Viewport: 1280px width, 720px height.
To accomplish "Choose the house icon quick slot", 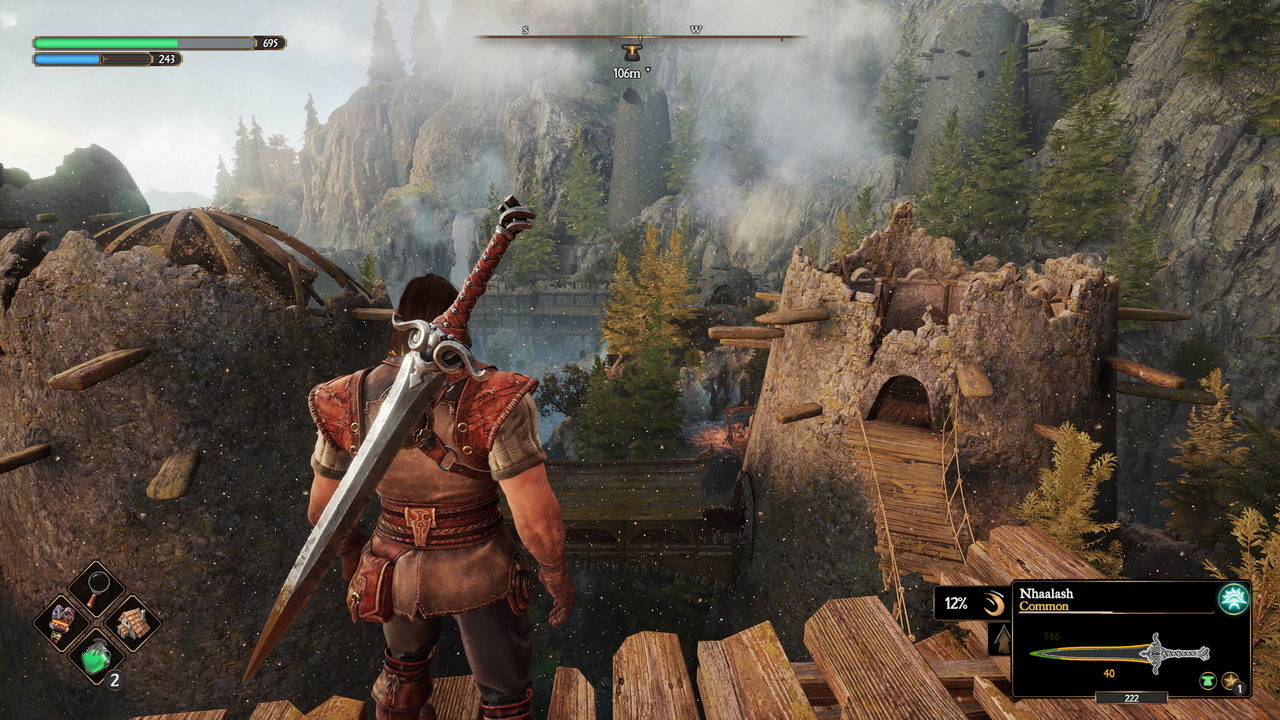I will coord(132,623).
